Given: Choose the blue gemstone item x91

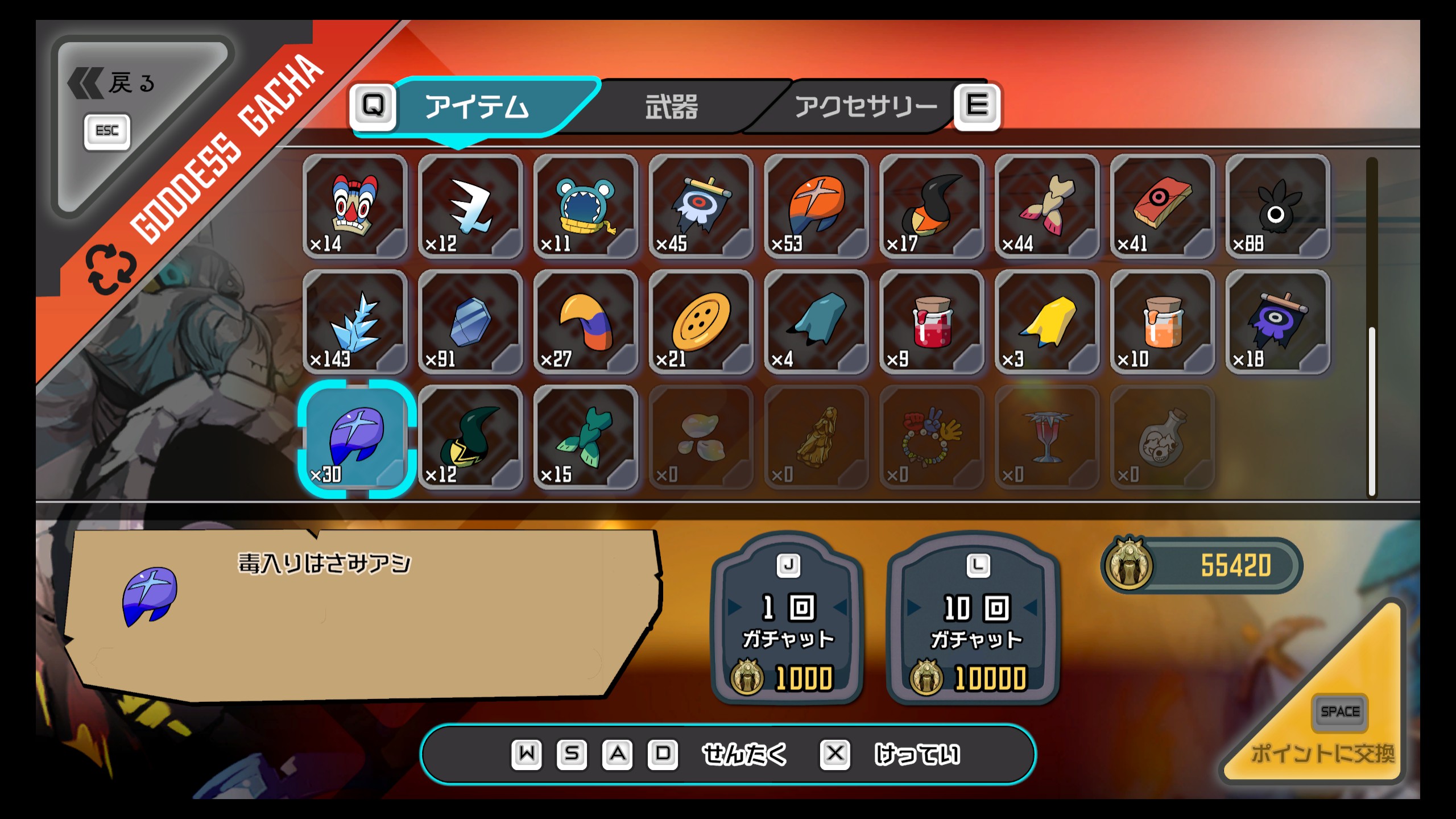Looking at the screenshot, I should click(x=470, y=322).
